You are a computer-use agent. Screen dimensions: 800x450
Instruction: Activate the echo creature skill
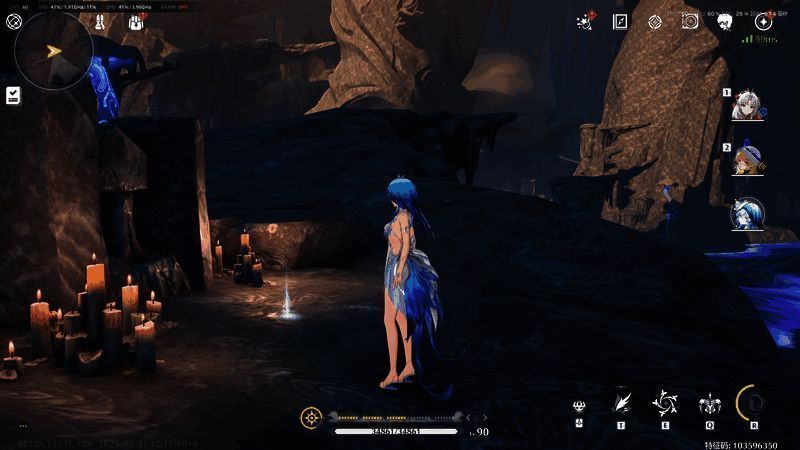click(x=708, y=405)
